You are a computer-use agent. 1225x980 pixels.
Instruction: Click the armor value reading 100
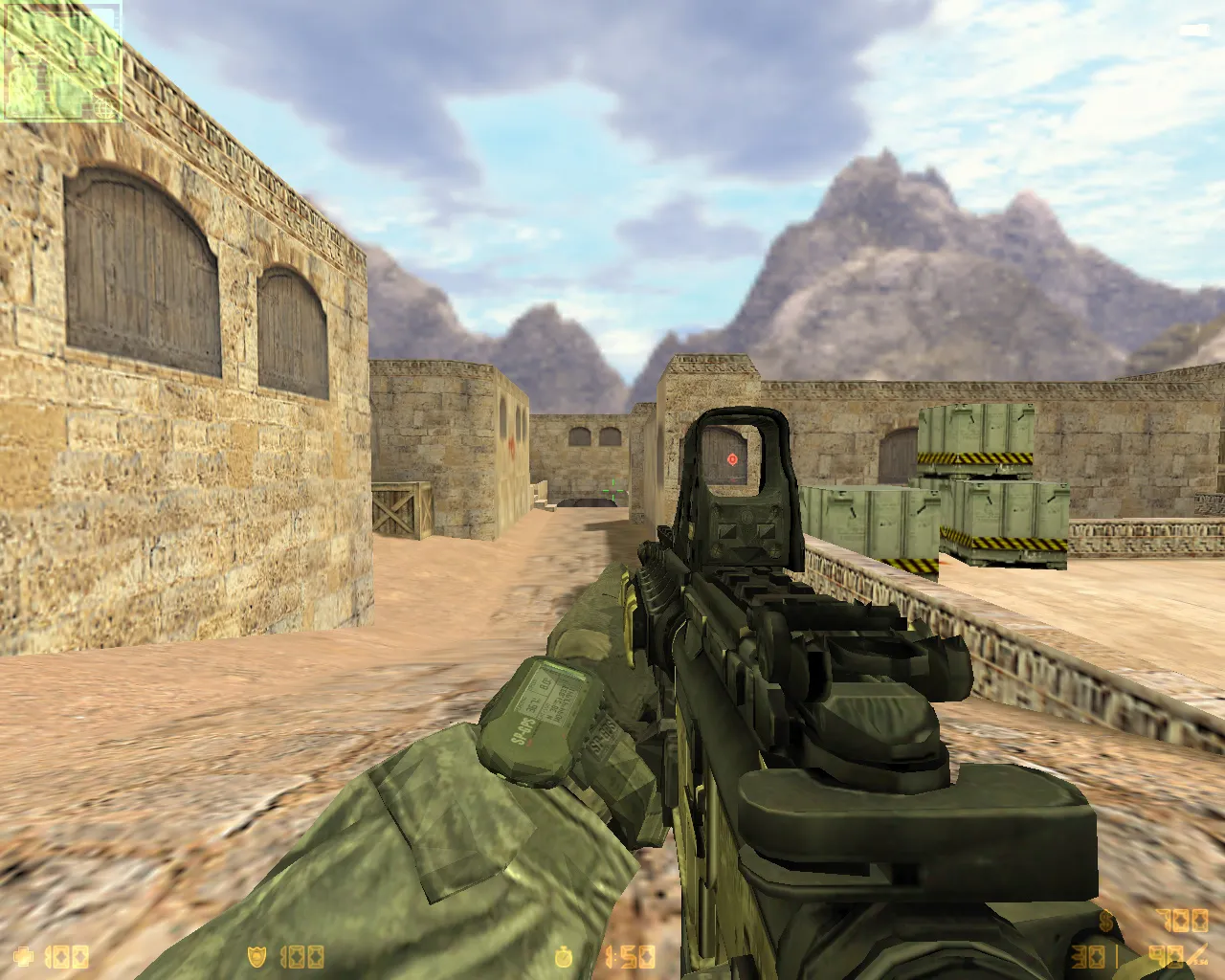click(301, 955)
